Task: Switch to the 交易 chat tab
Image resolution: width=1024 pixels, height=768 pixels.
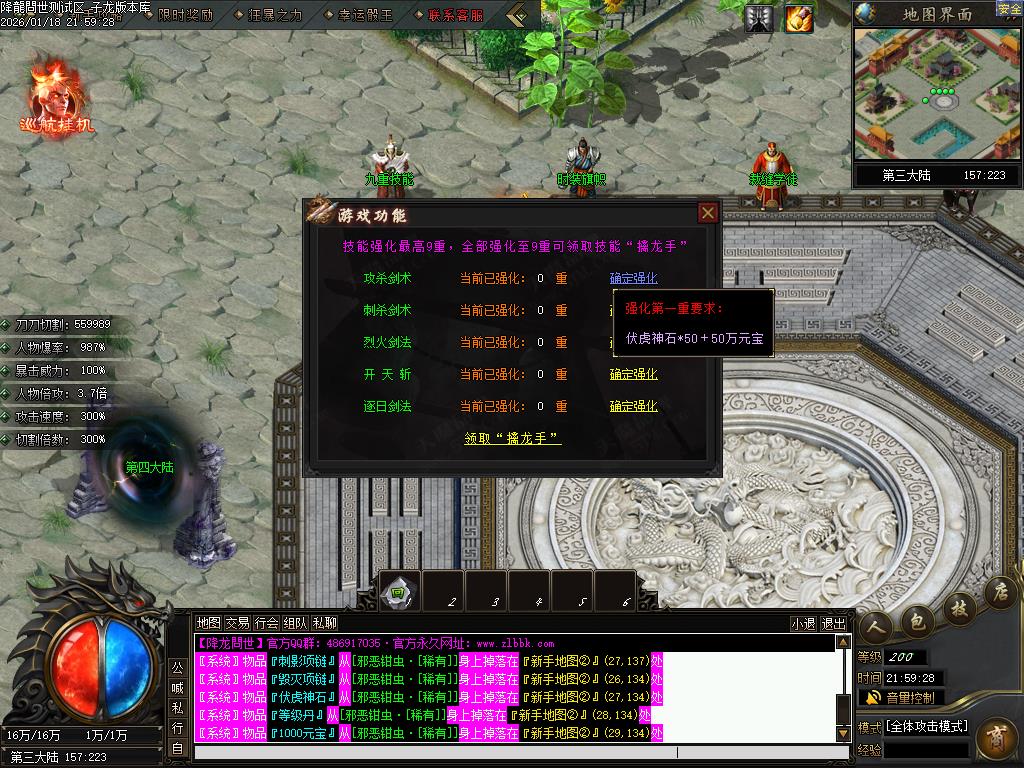Action: pos(237,623)
